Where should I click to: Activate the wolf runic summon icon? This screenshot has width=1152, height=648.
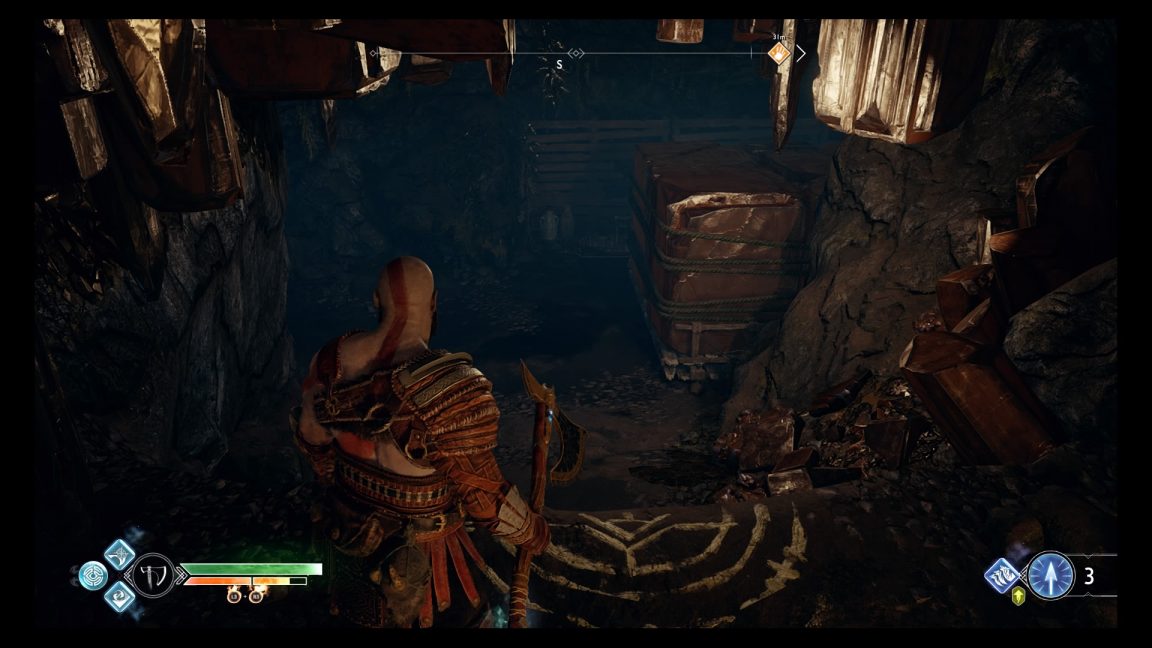pyautogui.click(x=1001, y=575)
